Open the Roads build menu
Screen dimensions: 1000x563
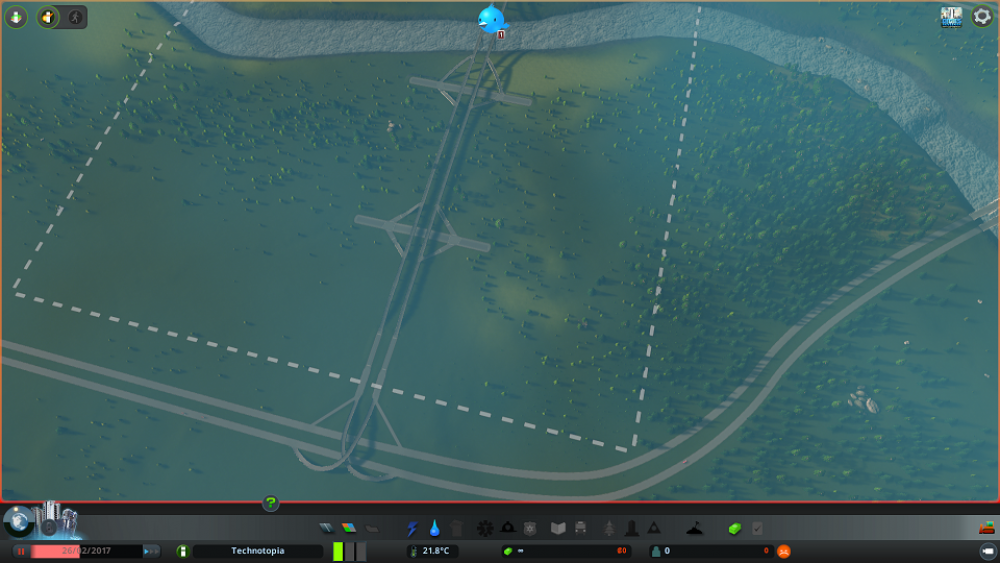pos(327,528)
